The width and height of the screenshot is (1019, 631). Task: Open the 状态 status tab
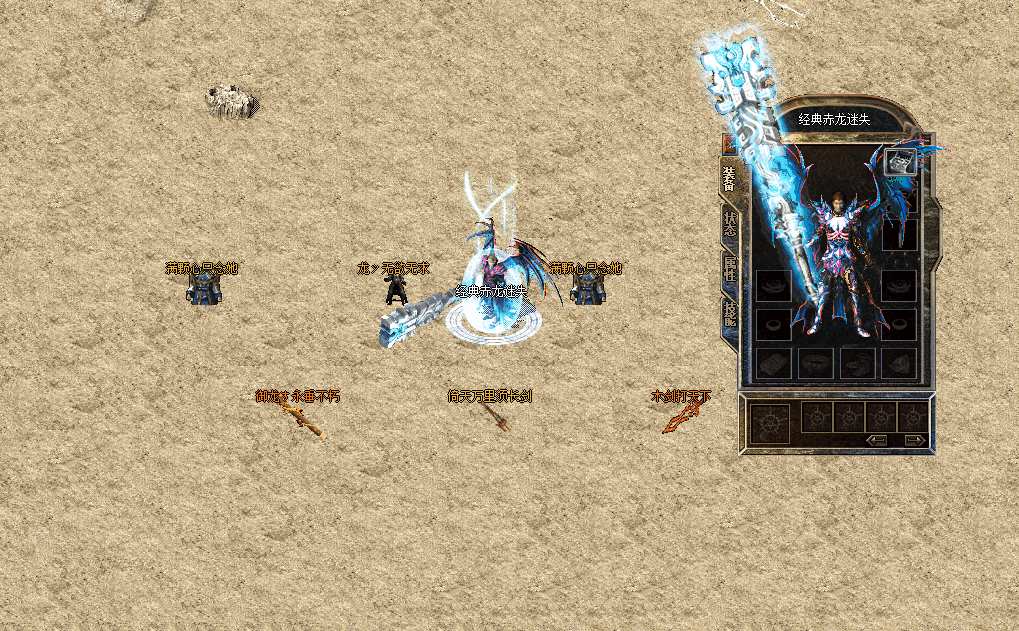729,223
